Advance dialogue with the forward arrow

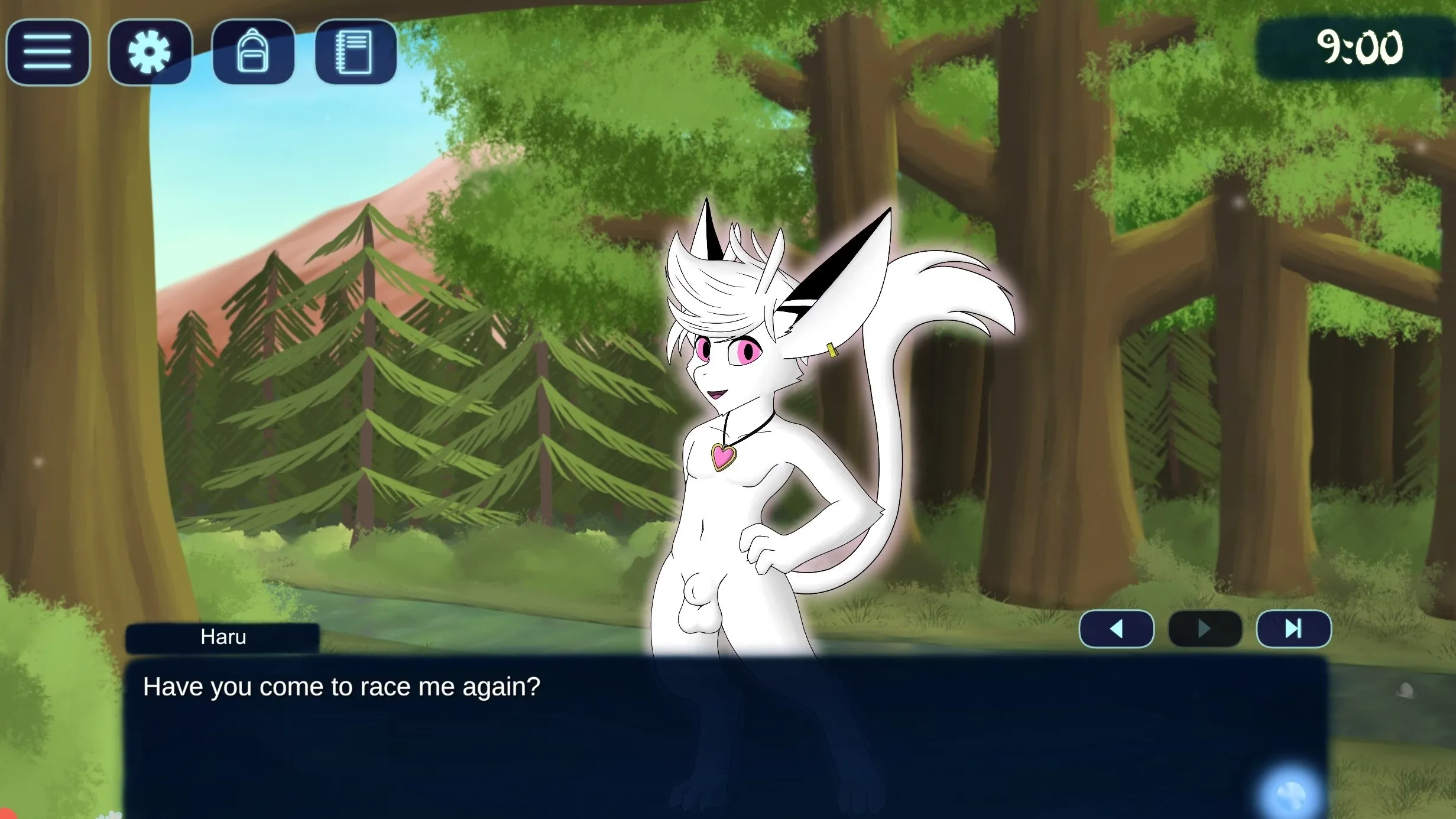tap(1205, 629)
